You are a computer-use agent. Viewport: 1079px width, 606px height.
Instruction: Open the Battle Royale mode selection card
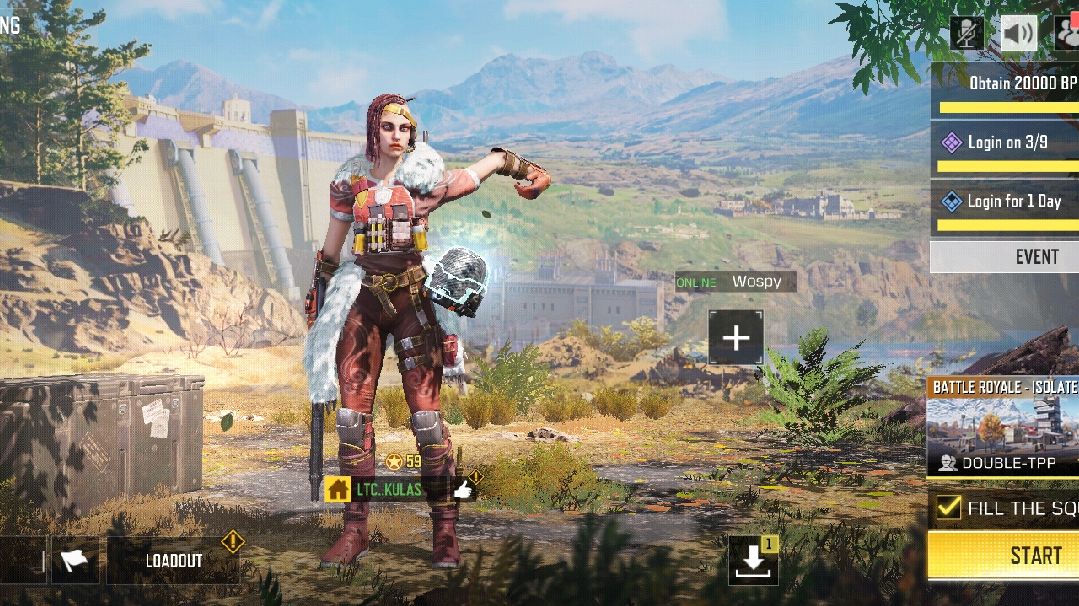[1003, 427]
